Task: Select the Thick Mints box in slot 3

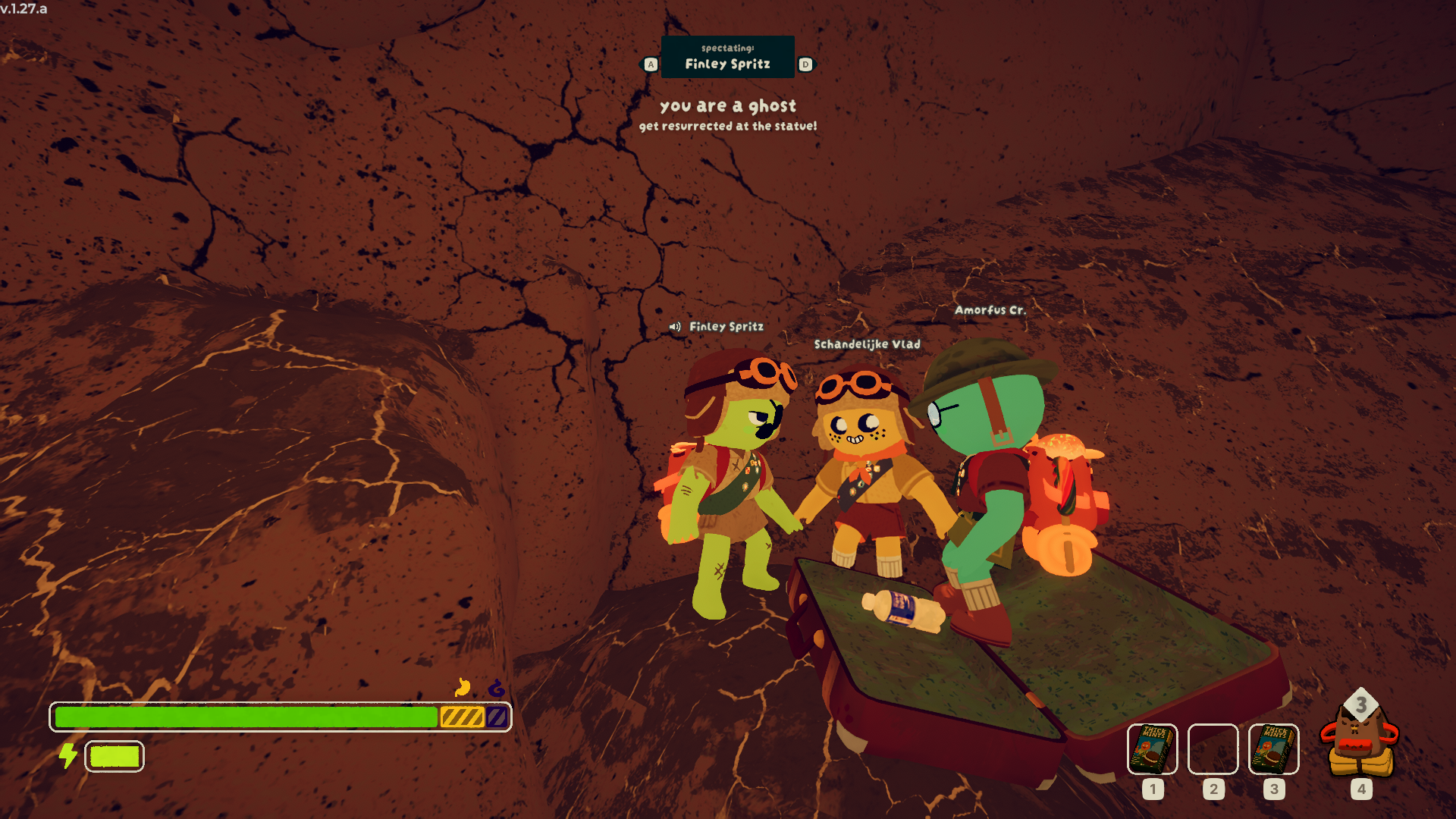Action: click(x=1273, y=749)
